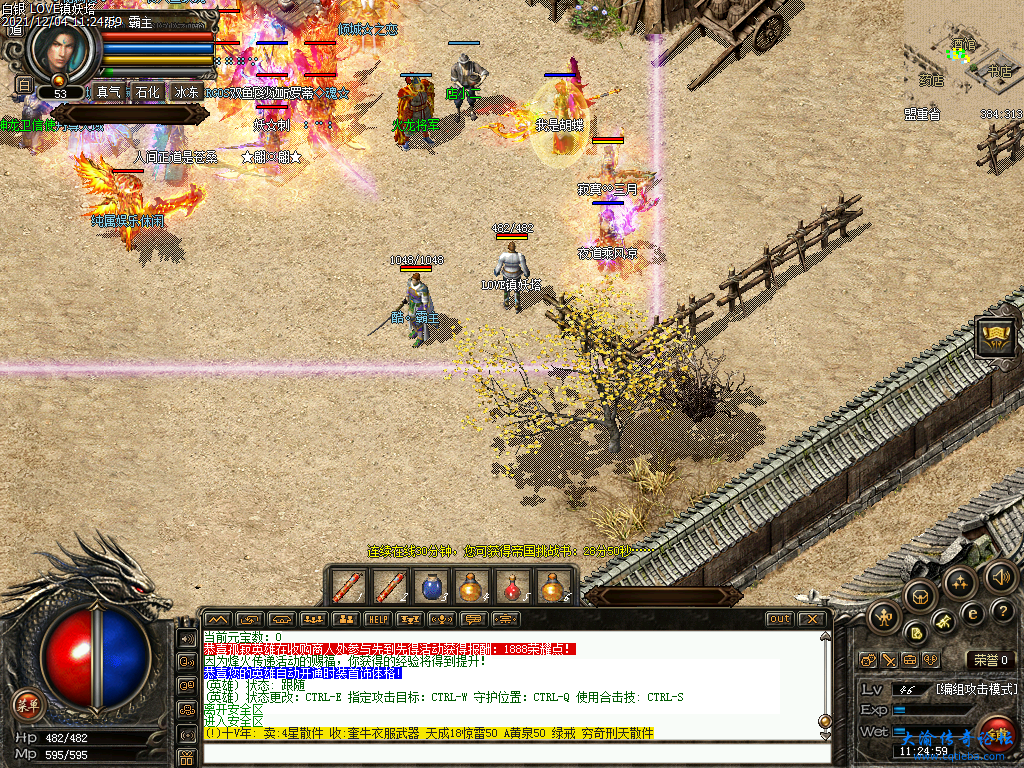
Task: Open the bag chest round icon
Action: [x=918, y=597]
